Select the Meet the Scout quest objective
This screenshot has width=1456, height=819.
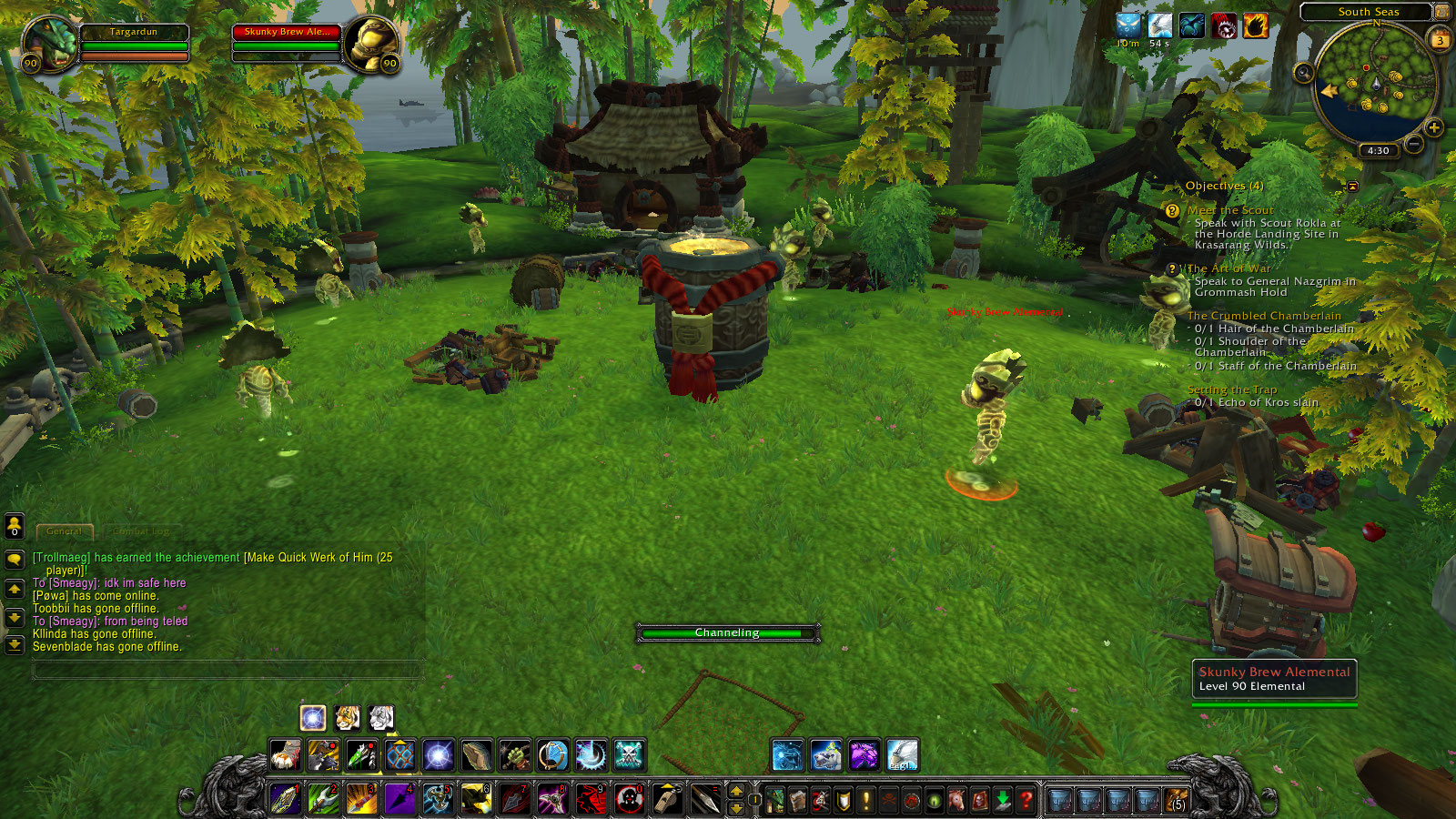coord(1230,210)
